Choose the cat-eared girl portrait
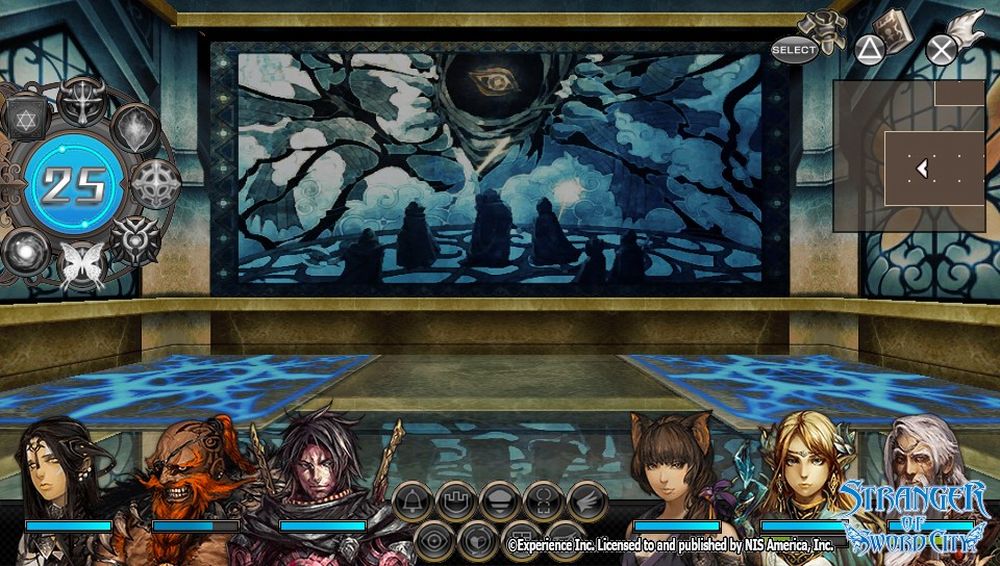Image resolution: width=1000 pixels, height=566 pixels. [x=674, y=470]
